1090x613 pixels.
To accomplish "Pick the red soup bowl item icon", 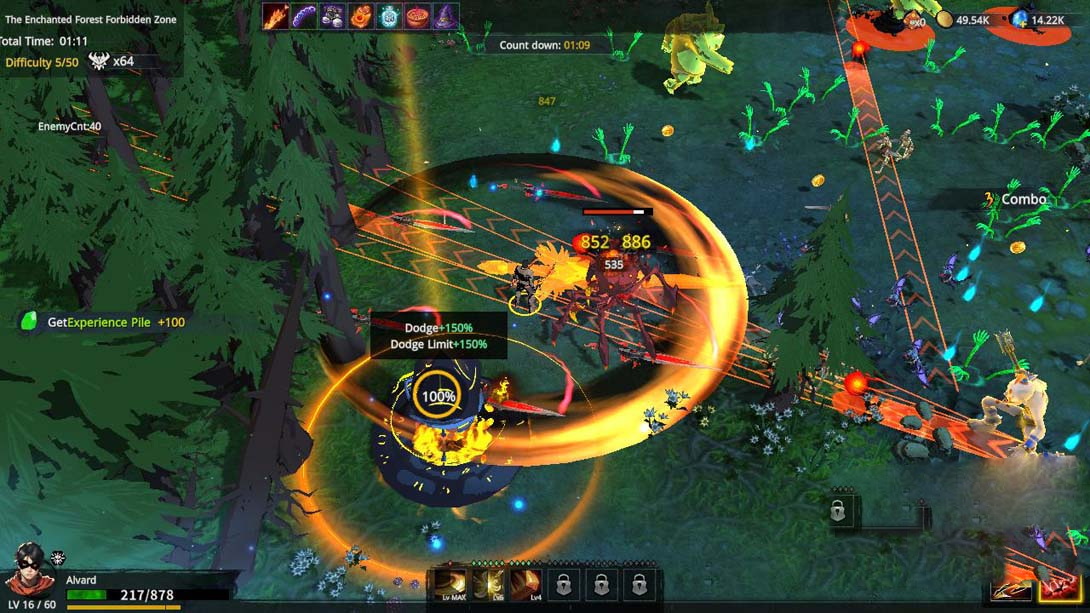I will coord(417,16).
